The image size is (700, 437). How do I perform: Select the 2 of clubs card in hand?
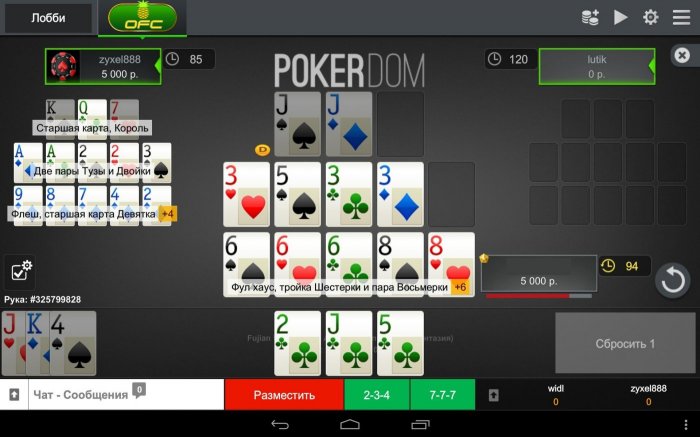[x=298, y=342]
